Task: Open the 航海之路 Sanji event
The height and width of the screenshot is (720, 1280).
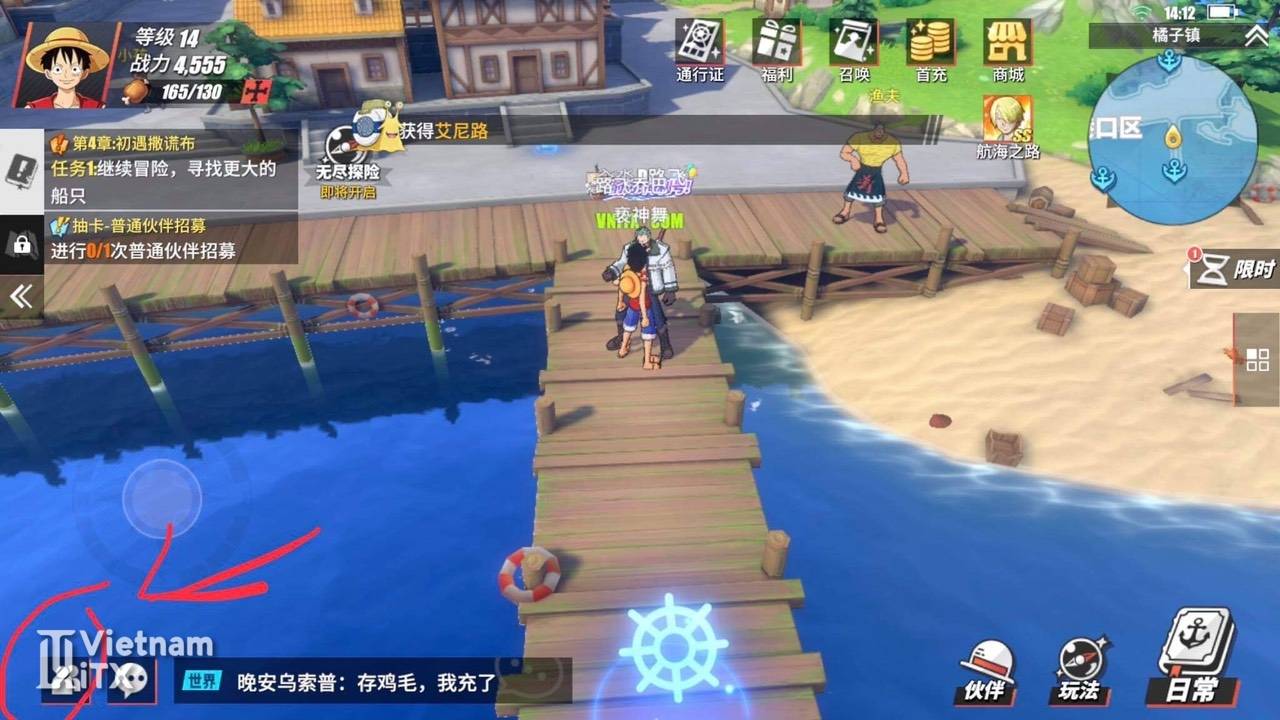Action: tap(1008, 127)
